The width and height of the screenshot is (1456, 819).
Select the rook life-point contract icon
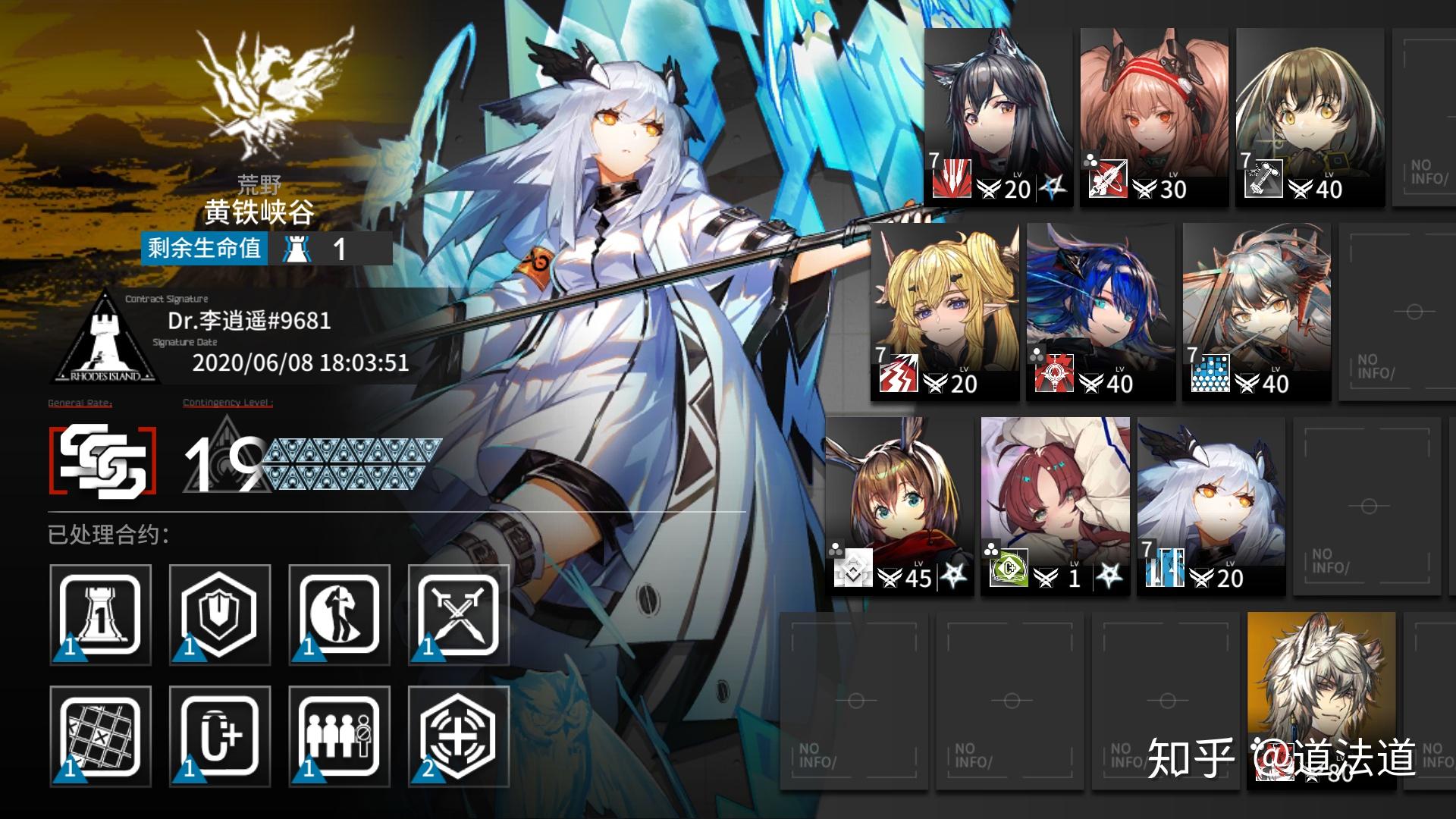(100, 615)
